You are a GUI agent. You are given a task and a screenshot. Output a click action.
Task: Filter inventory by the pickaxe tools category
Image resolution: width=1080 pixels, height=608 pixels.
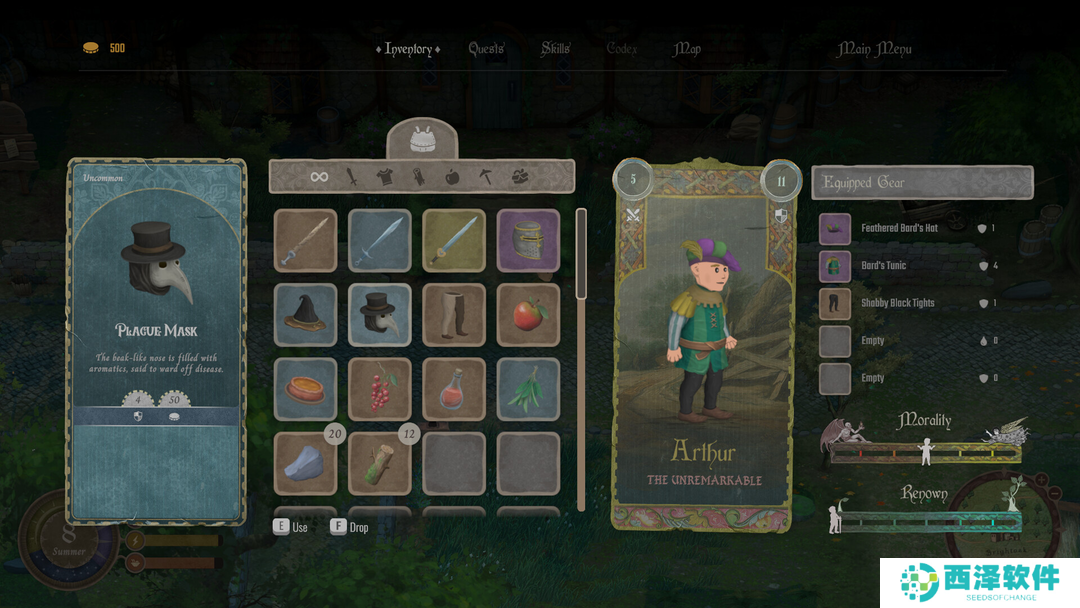tap(485, 177)
